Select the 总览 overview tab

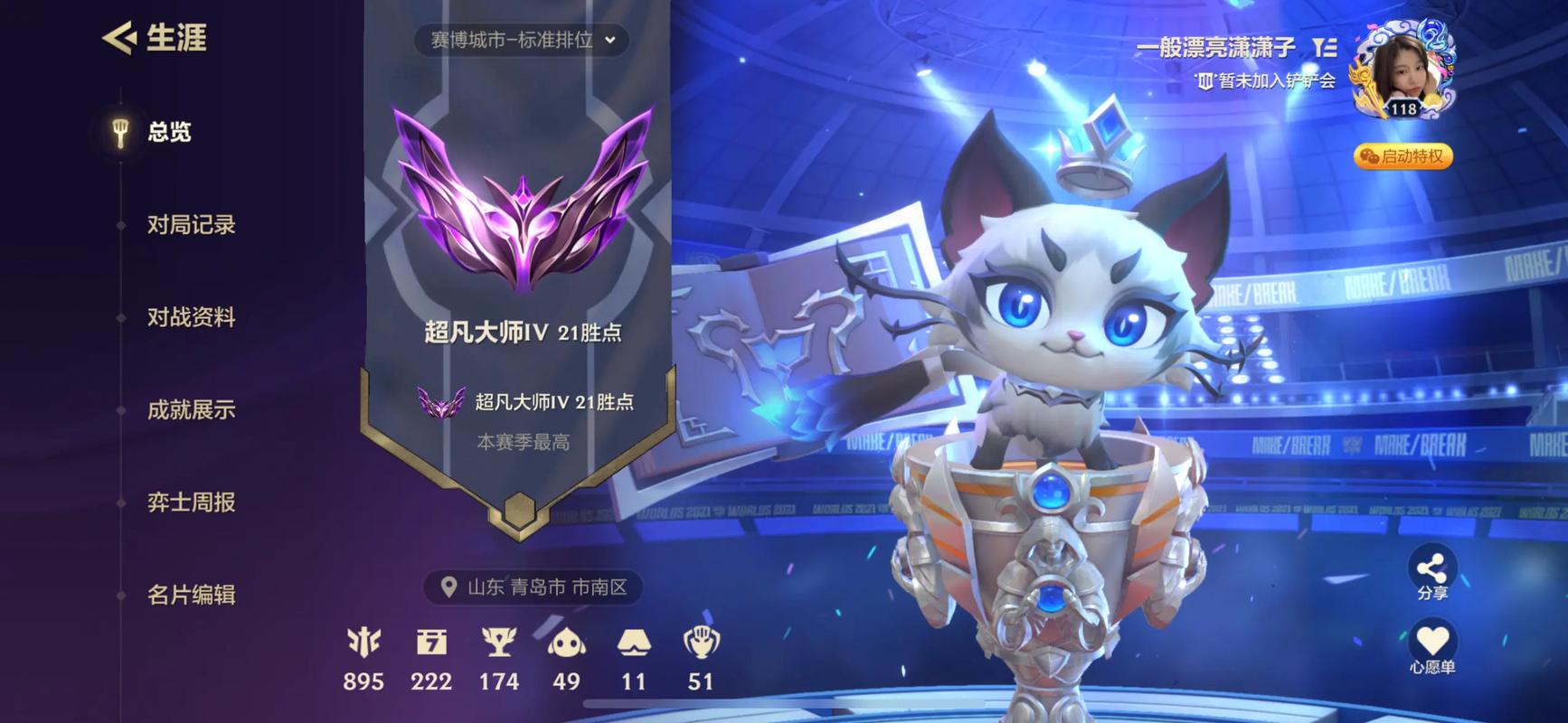(168, 132)
